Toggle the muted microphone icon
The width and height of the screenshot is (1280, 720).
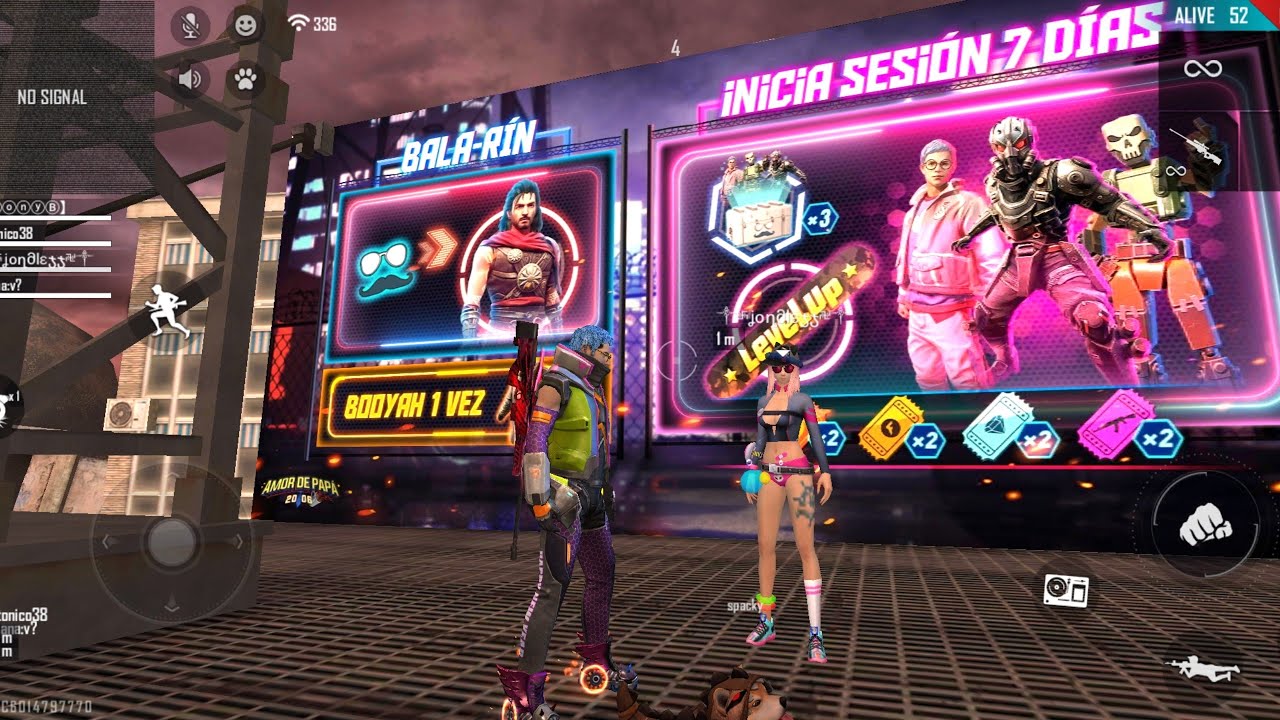coord(189,25)
